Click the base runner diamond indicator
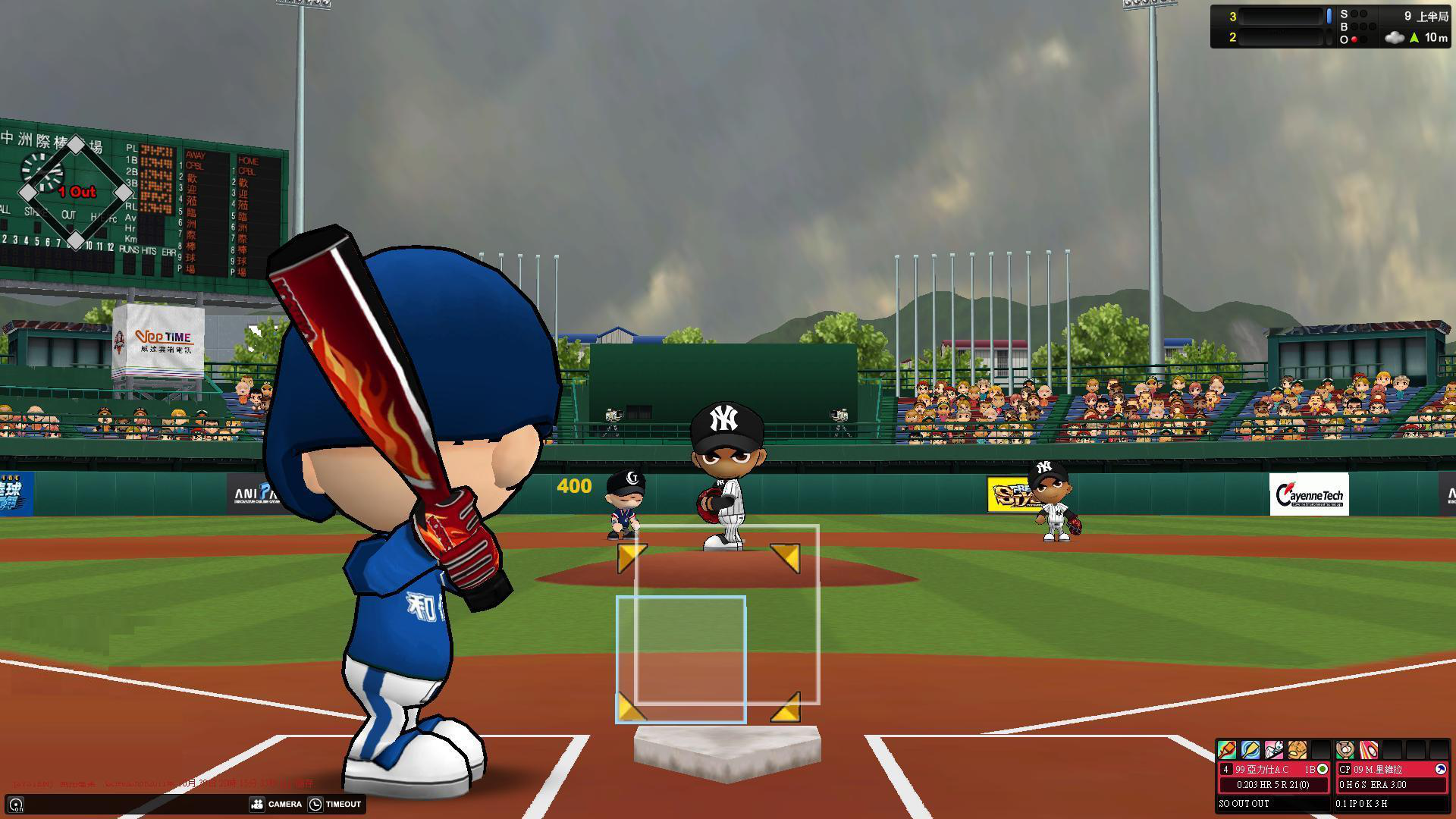 75,193
